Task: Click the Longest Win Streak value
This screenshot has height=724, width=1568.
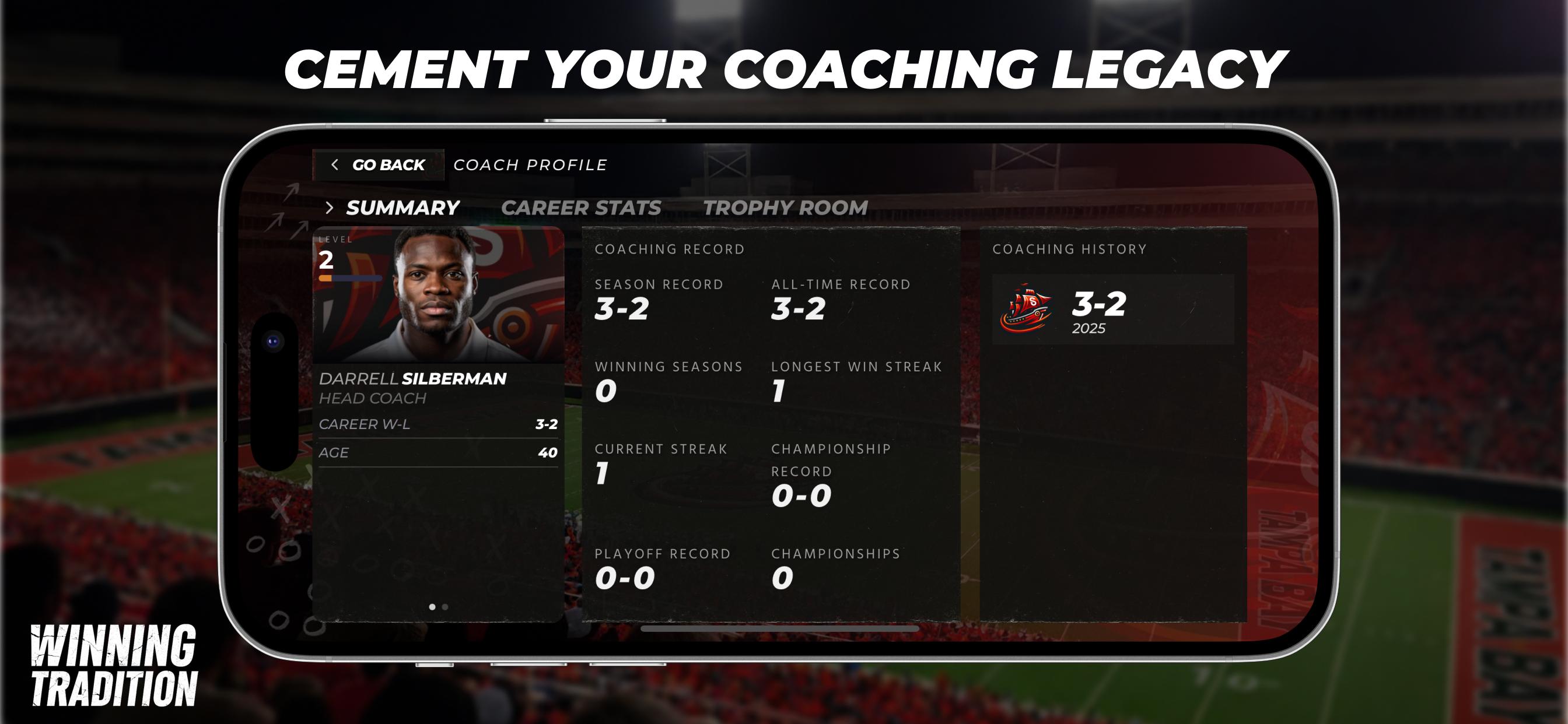Action: [782, 392]
